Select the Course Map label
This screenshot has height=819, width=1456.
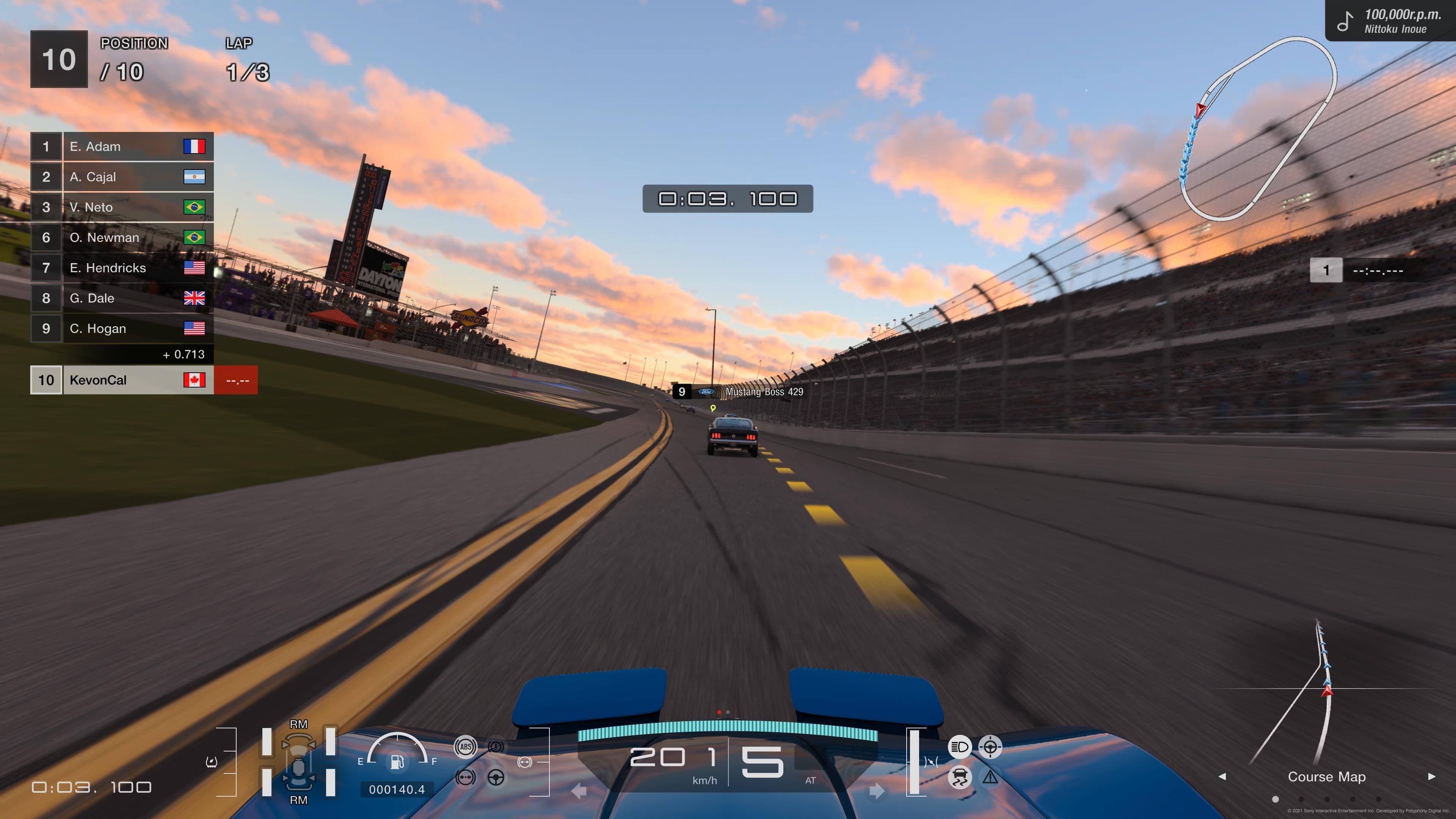pos(1327,777)
